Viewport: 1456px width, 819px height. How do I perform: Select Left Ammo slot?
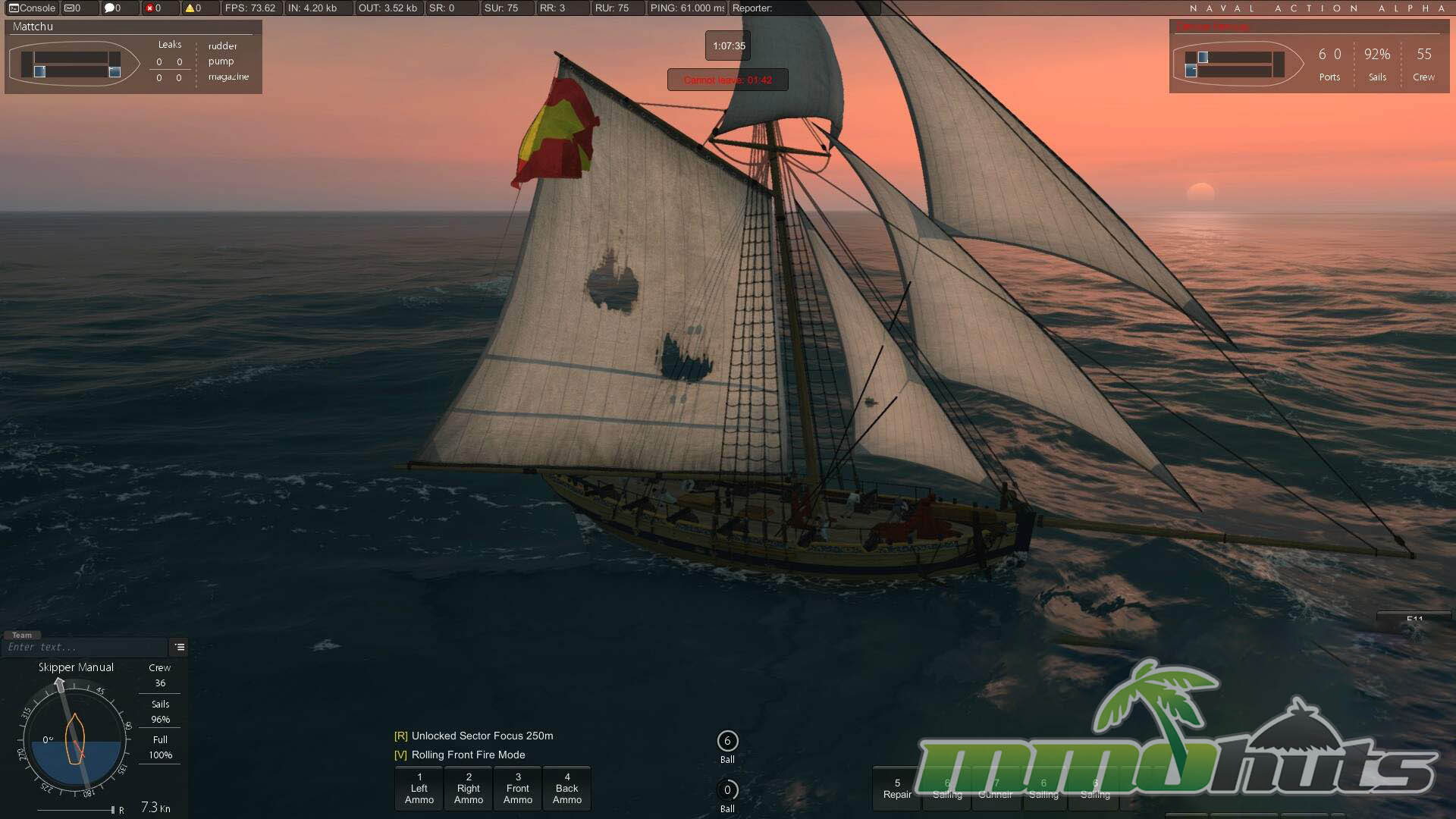pos(419,789)
